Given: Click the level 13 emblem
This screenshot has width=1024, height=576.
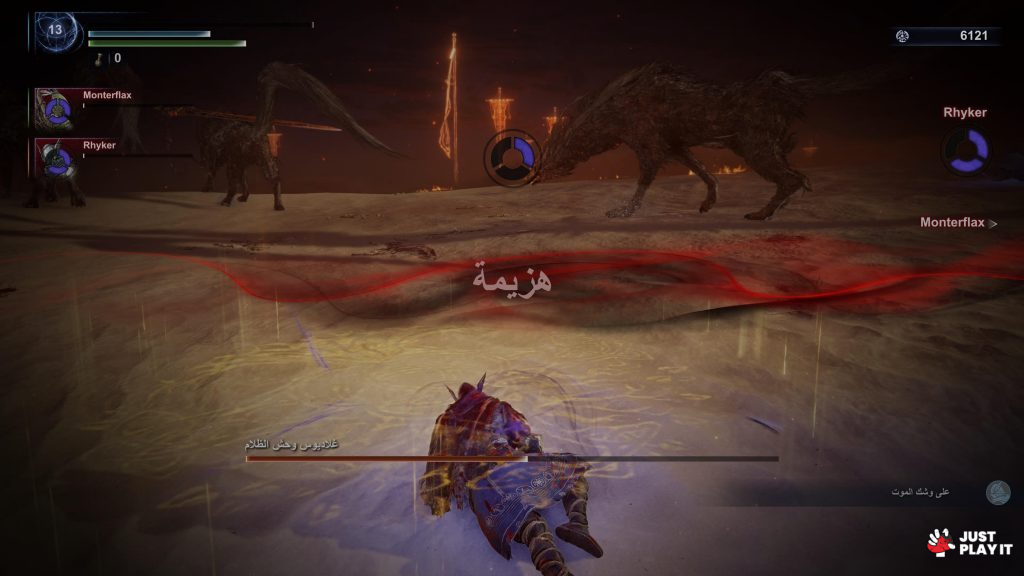Looking at the screenshot, I should click(55, 31).
